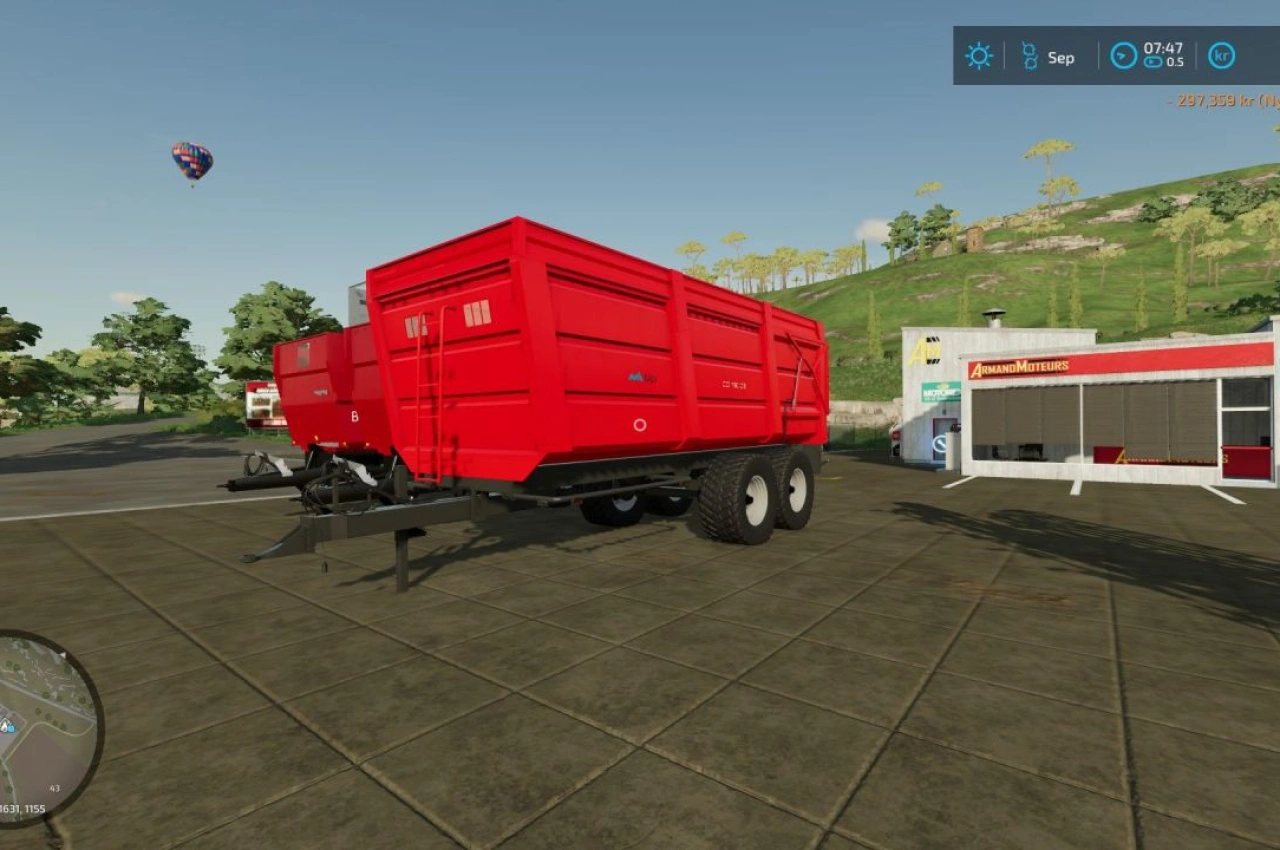Click the crop growth calendar icon beside Sep

pyautogui.click(x=1029, y=55)
